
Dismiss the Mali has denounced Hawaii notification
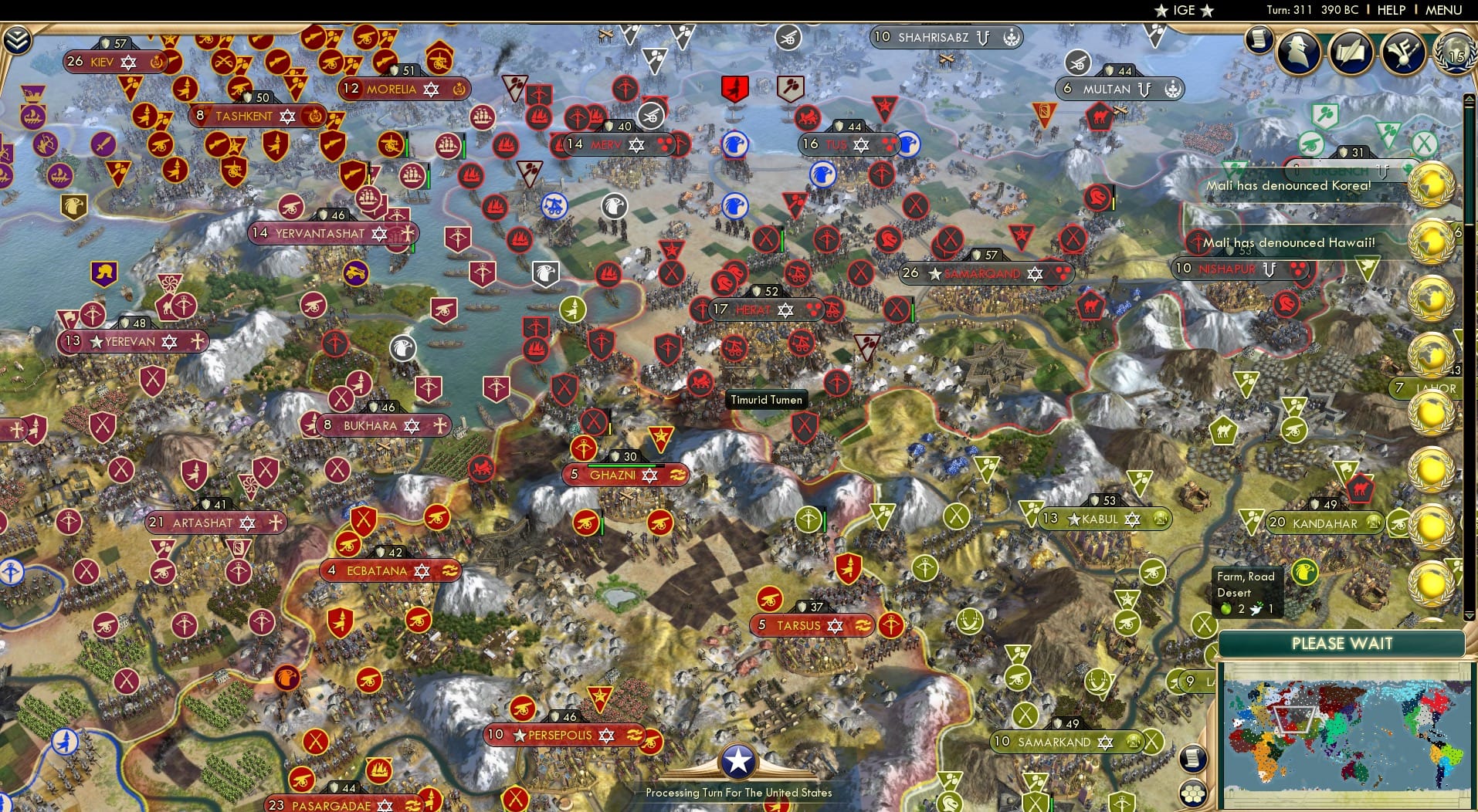tap(1290, 242)
